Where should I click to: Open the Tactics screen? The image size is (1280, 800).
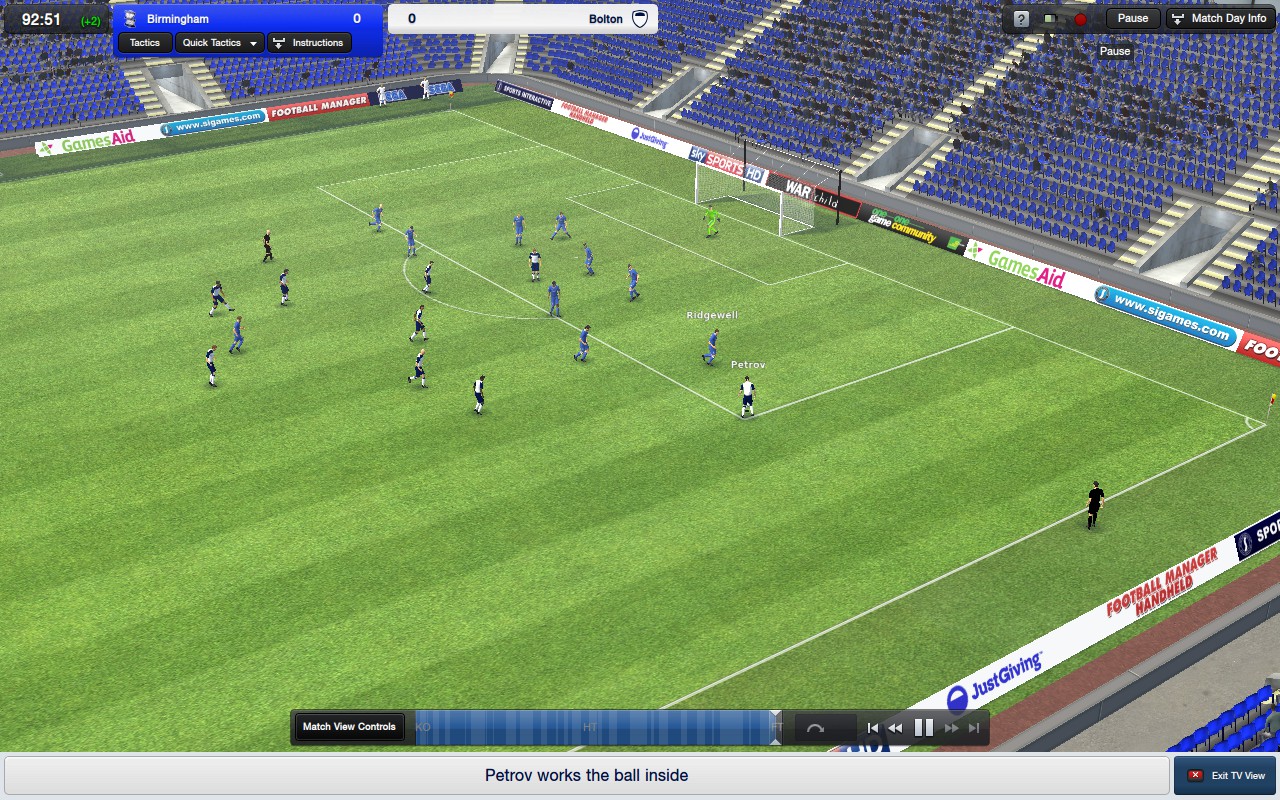point(145,43)
